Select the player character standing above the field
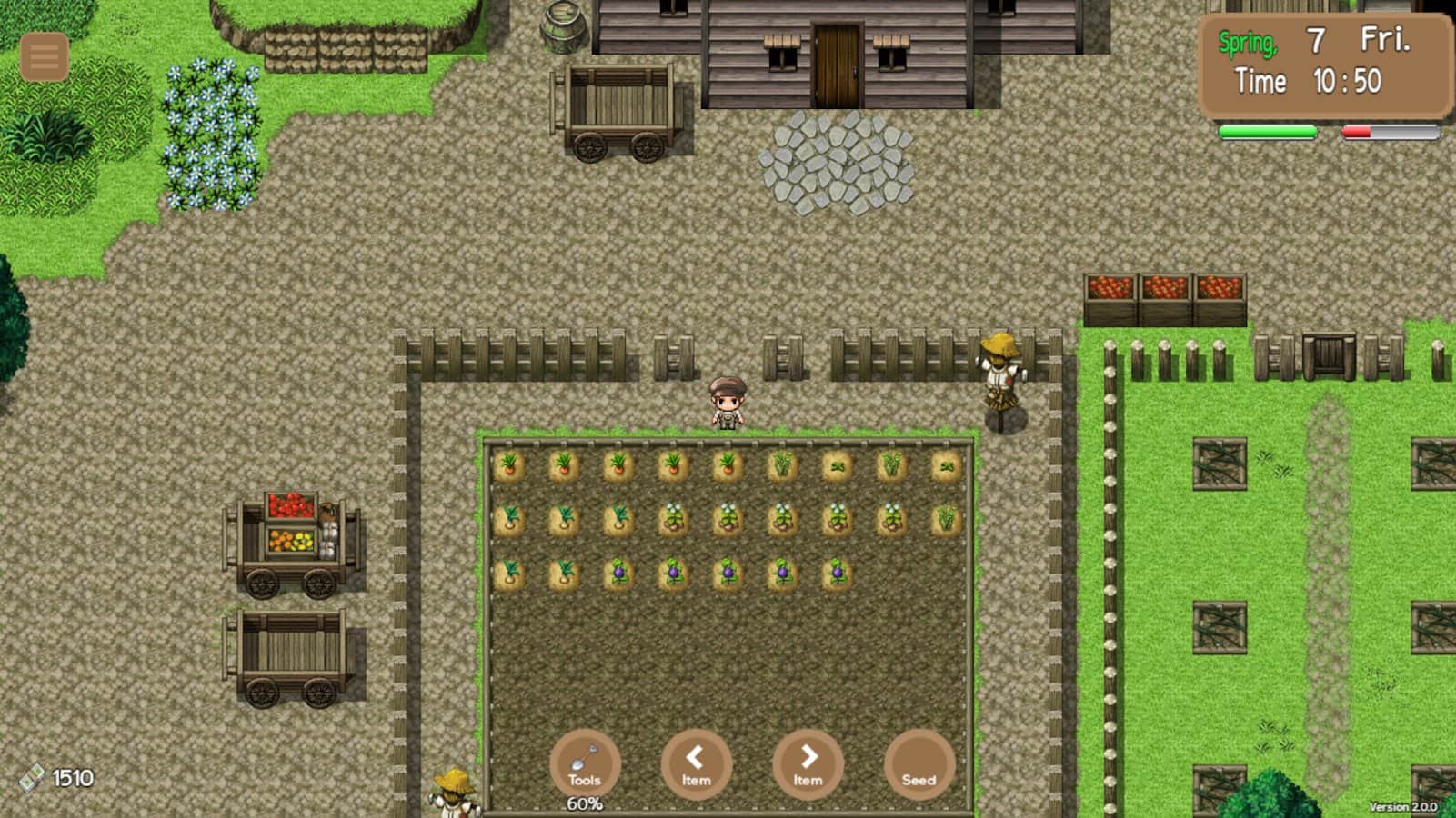The width and height of the screenshot is (1456, 818). pyautogui.click(x=727, y=404)
